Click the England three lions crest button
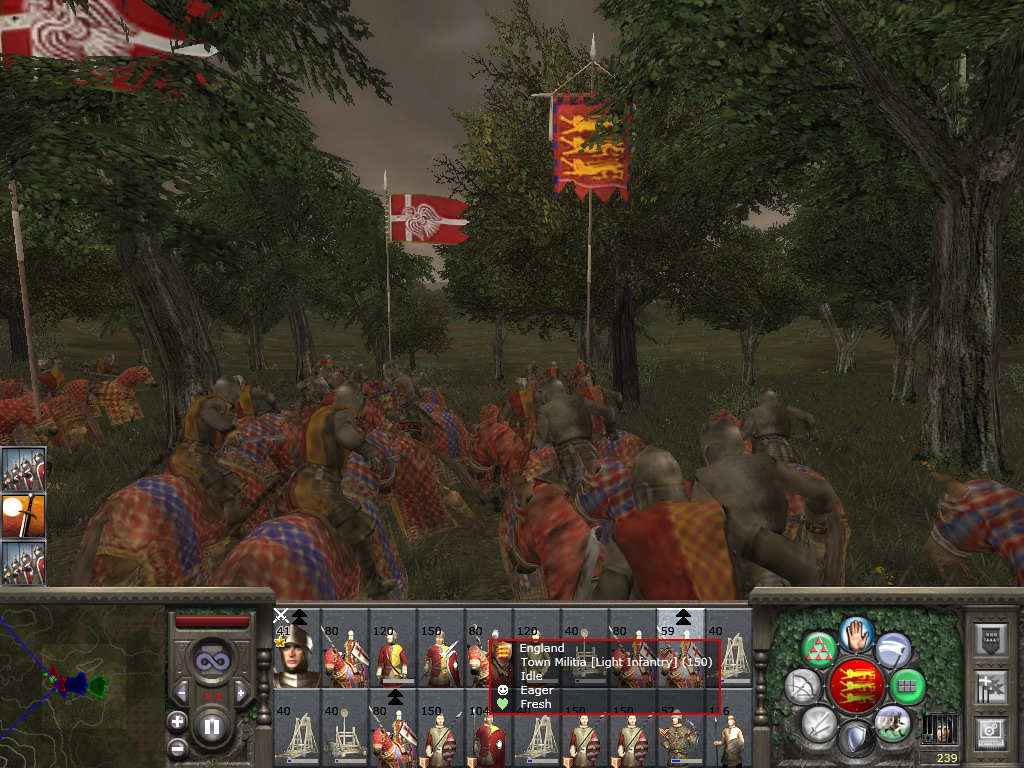Image resolution: width=1024 pixels, height=768 pixels. click(859, 685)
